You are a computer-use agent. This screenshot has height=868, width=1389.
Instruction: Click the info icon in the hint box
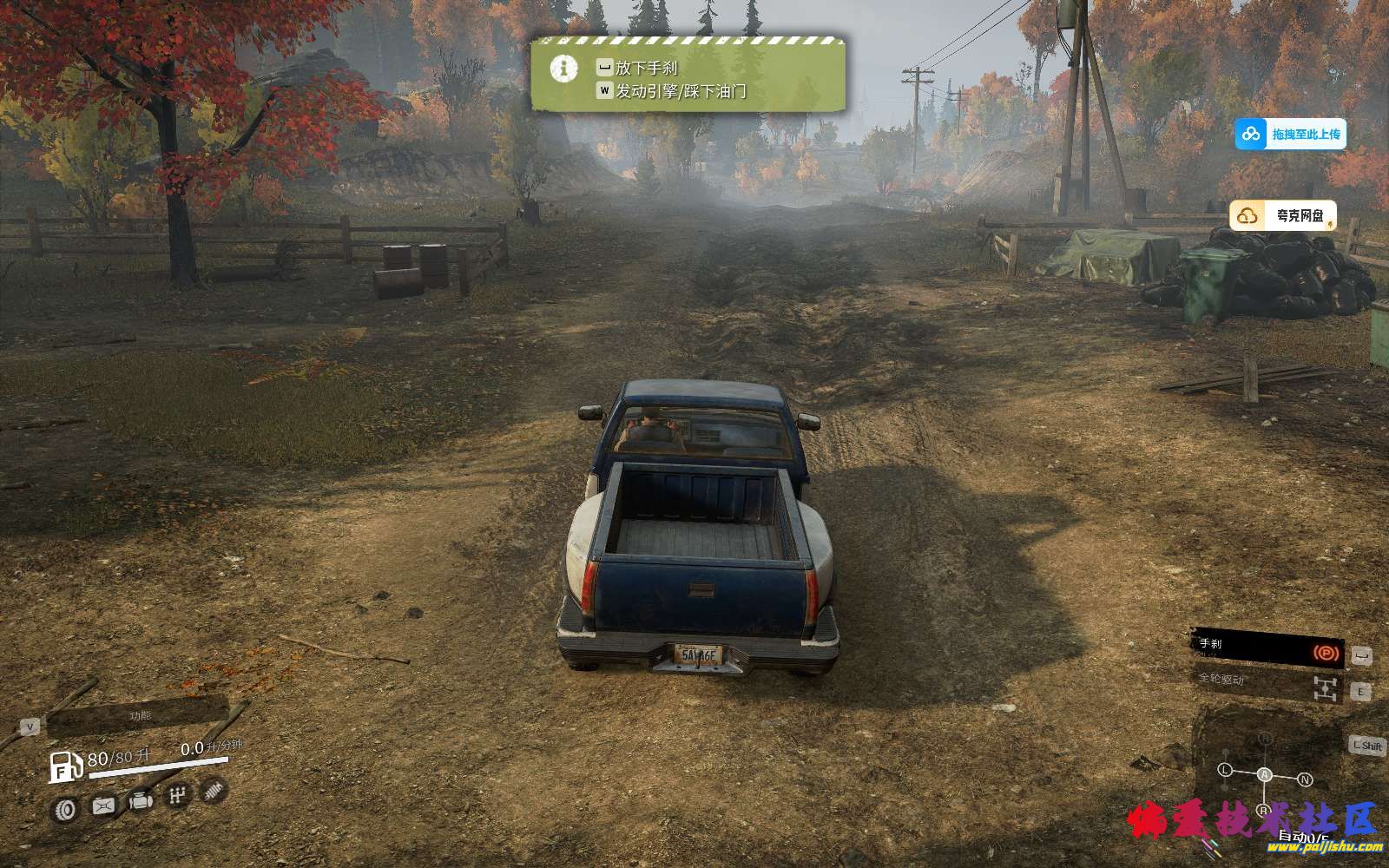click(x=564, y=68)
